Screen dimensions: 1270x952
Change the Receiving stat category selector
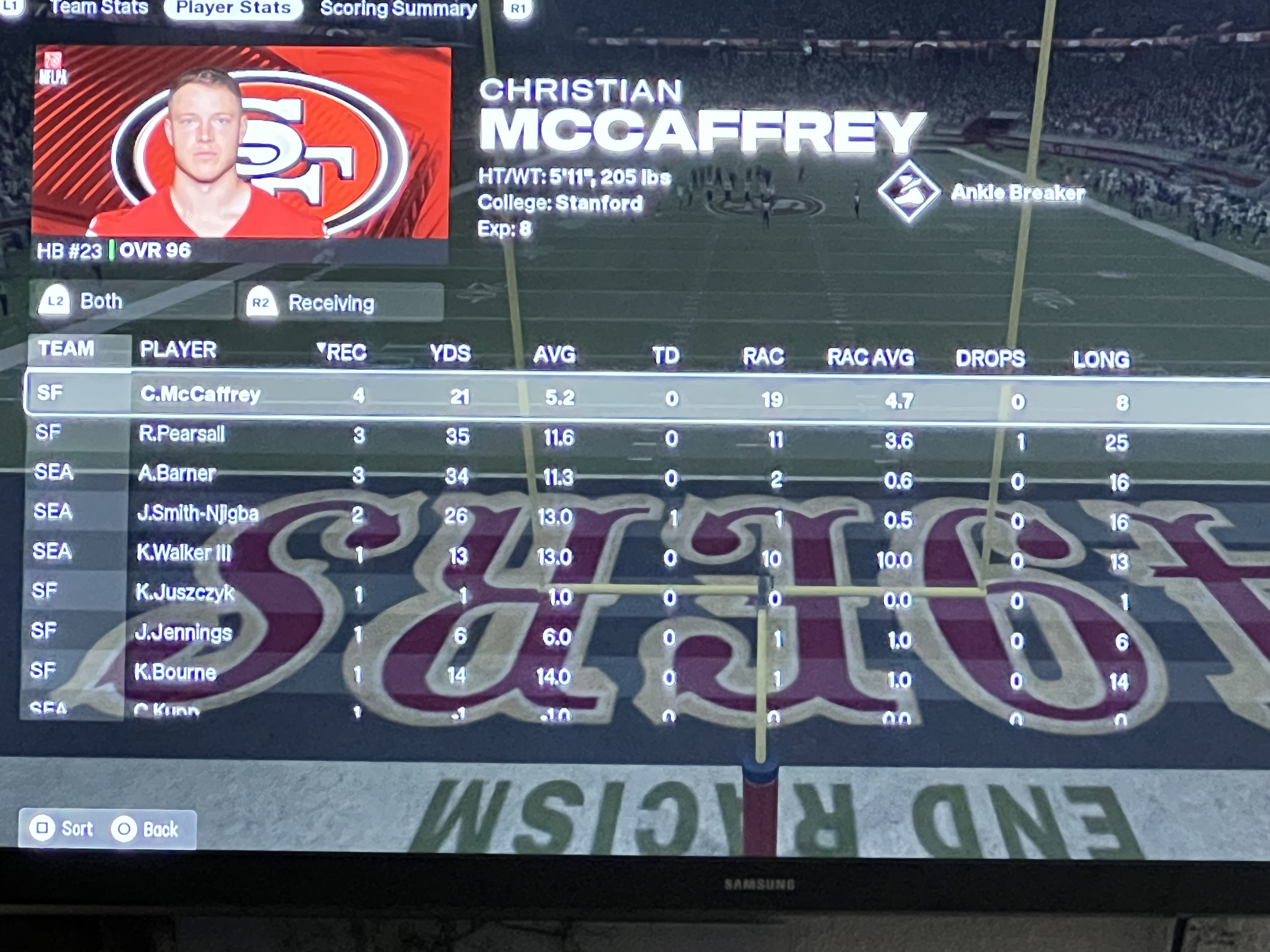coord(340,303)
